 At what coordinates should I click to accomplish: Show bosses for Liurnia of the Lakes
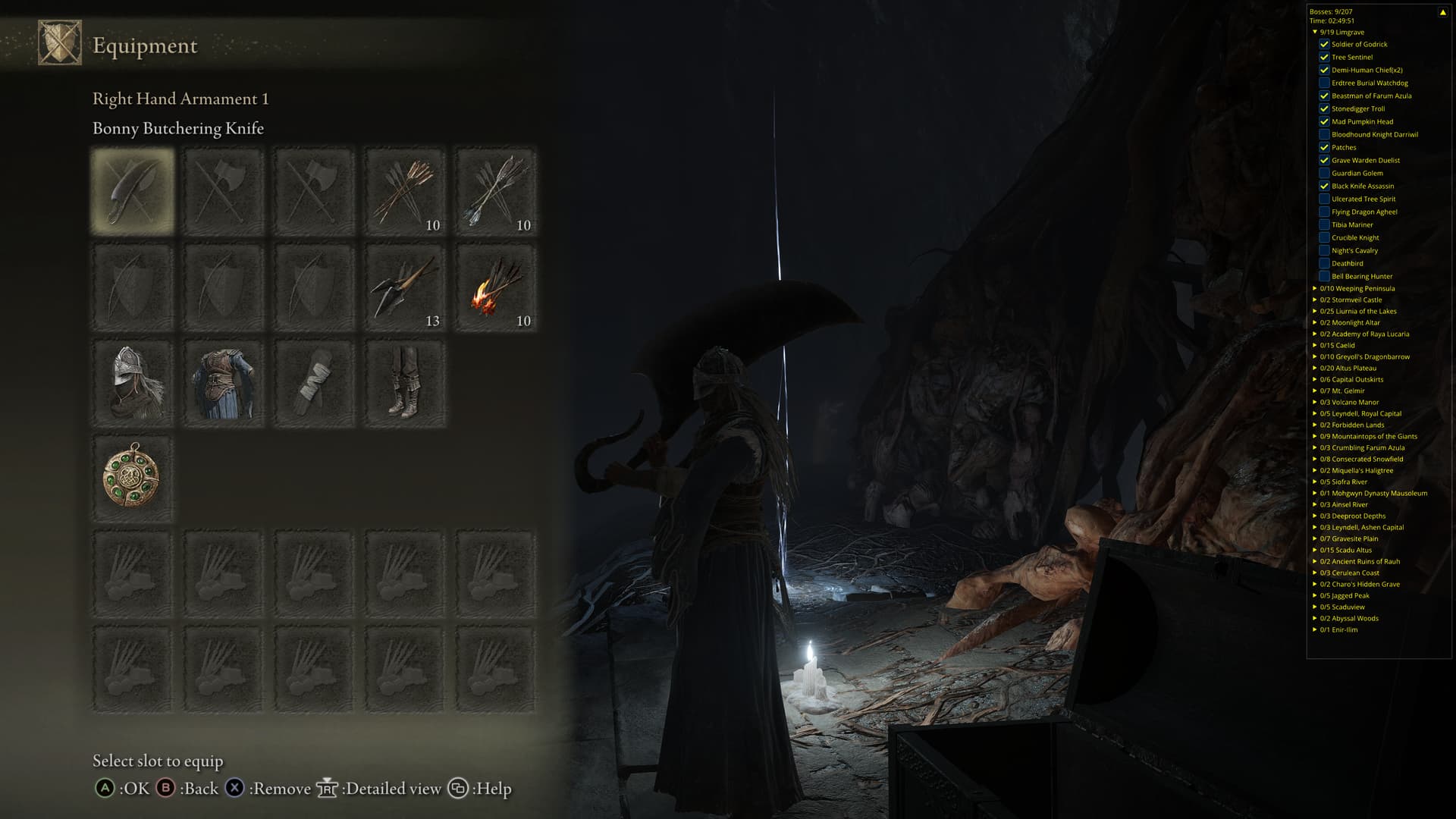pyautogui.click(x=1315, y=311)
